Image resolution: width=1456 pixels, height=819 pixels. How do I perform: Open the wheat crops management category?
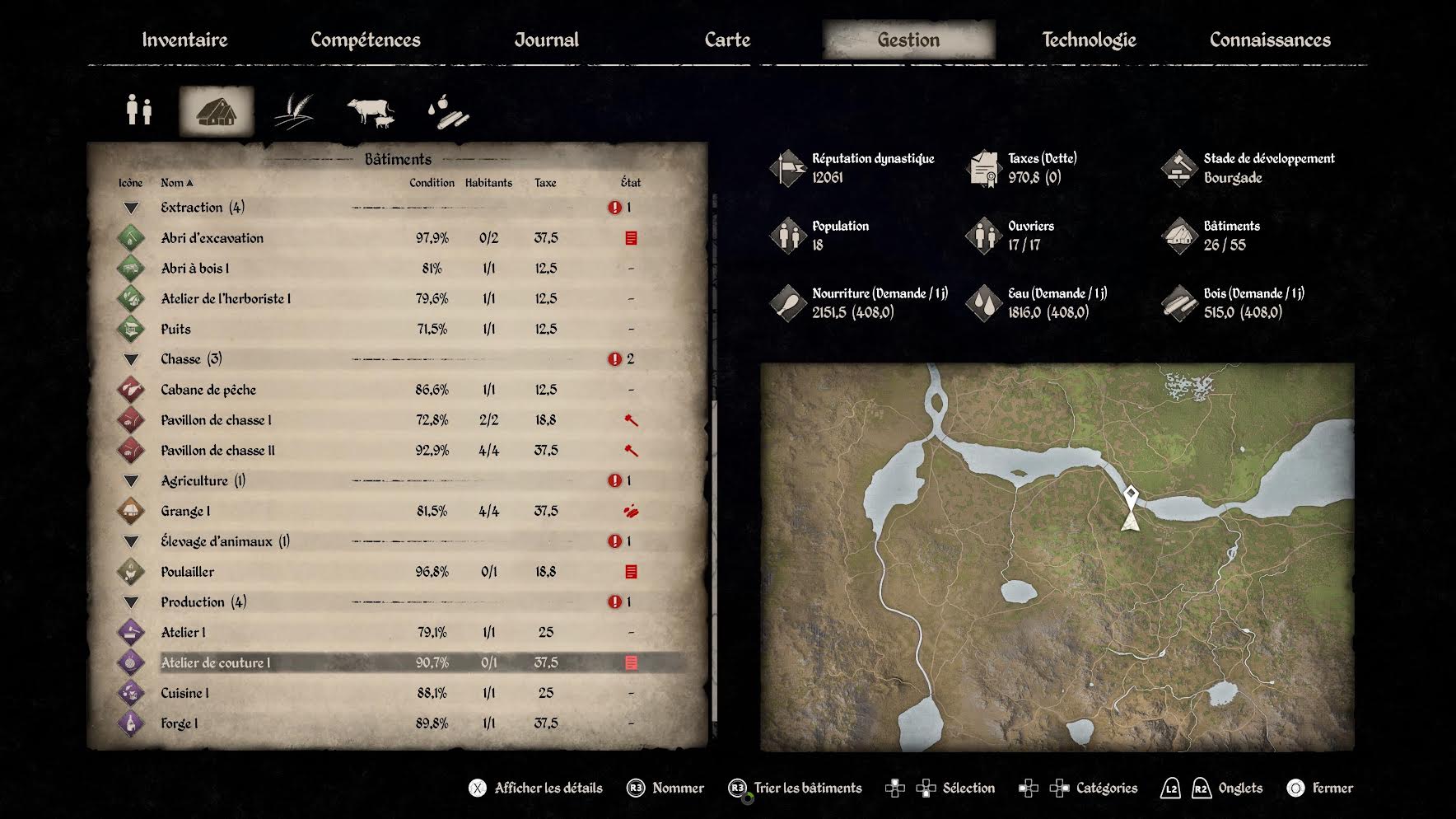(x=294, y=110)
